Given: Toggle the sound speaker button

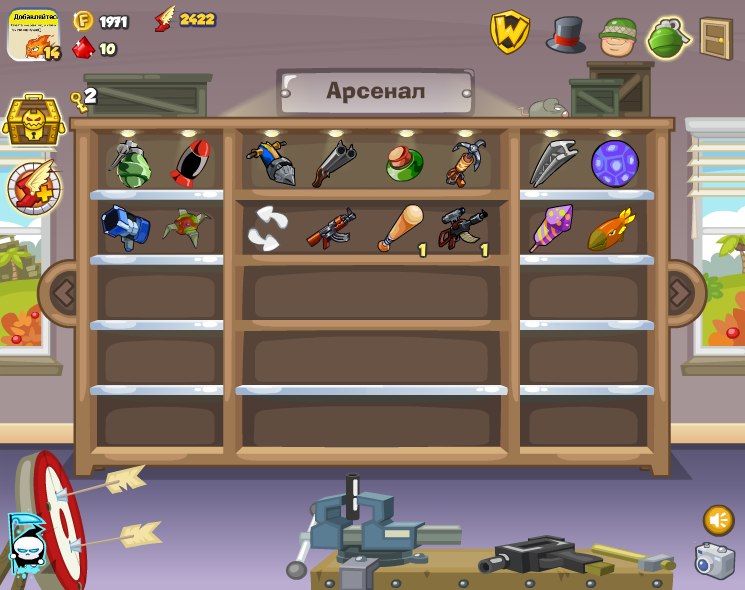Looking at the screenshot, I should [718, 520].
